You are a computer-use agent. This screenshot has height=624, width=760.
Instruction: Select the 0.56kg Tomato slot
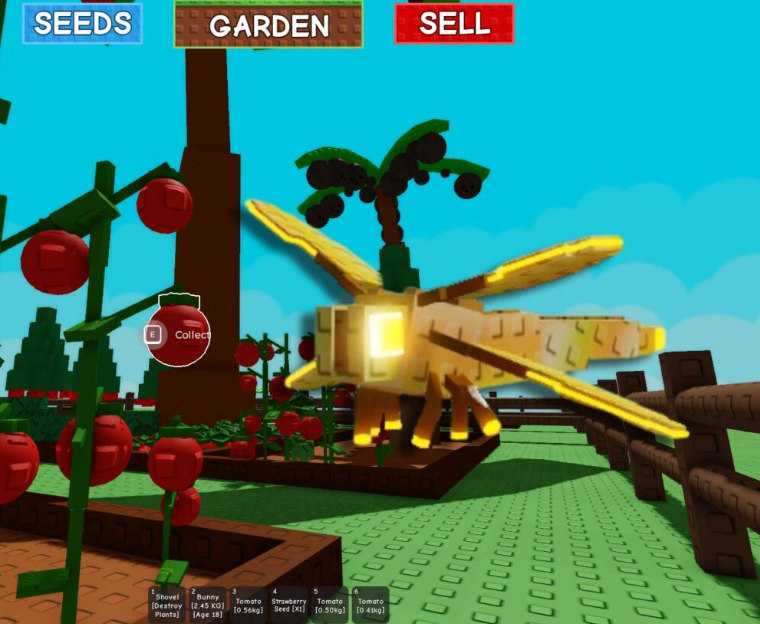248,605
